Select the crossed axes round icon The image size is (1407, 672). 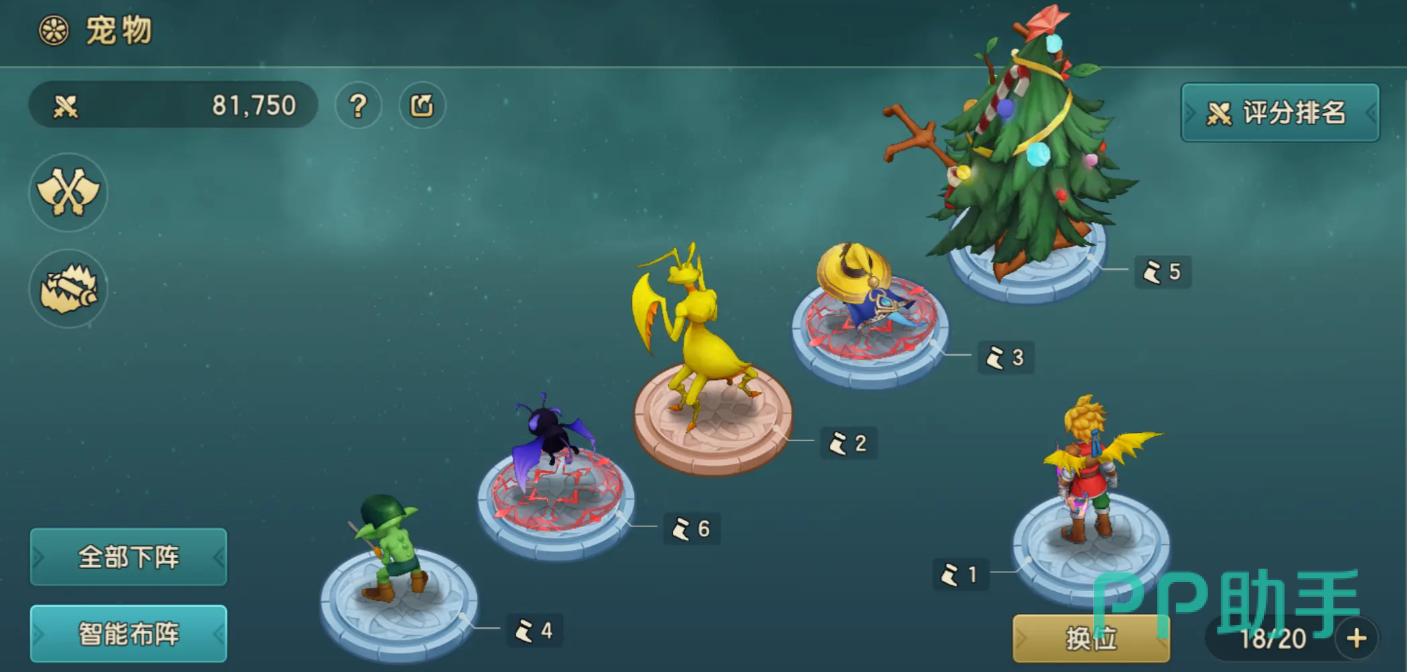coord(68,192)
